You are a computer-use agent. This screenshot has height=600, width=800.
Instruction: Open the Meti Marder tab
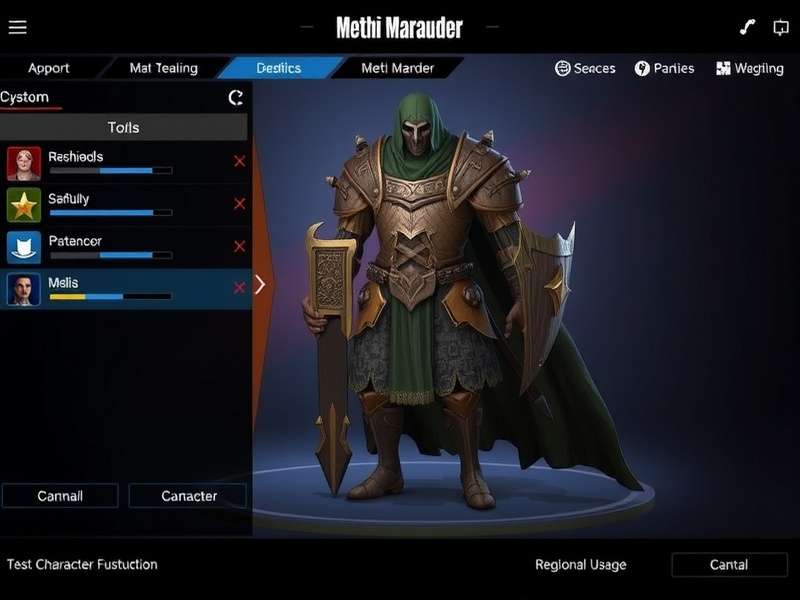tap(396, 68)
